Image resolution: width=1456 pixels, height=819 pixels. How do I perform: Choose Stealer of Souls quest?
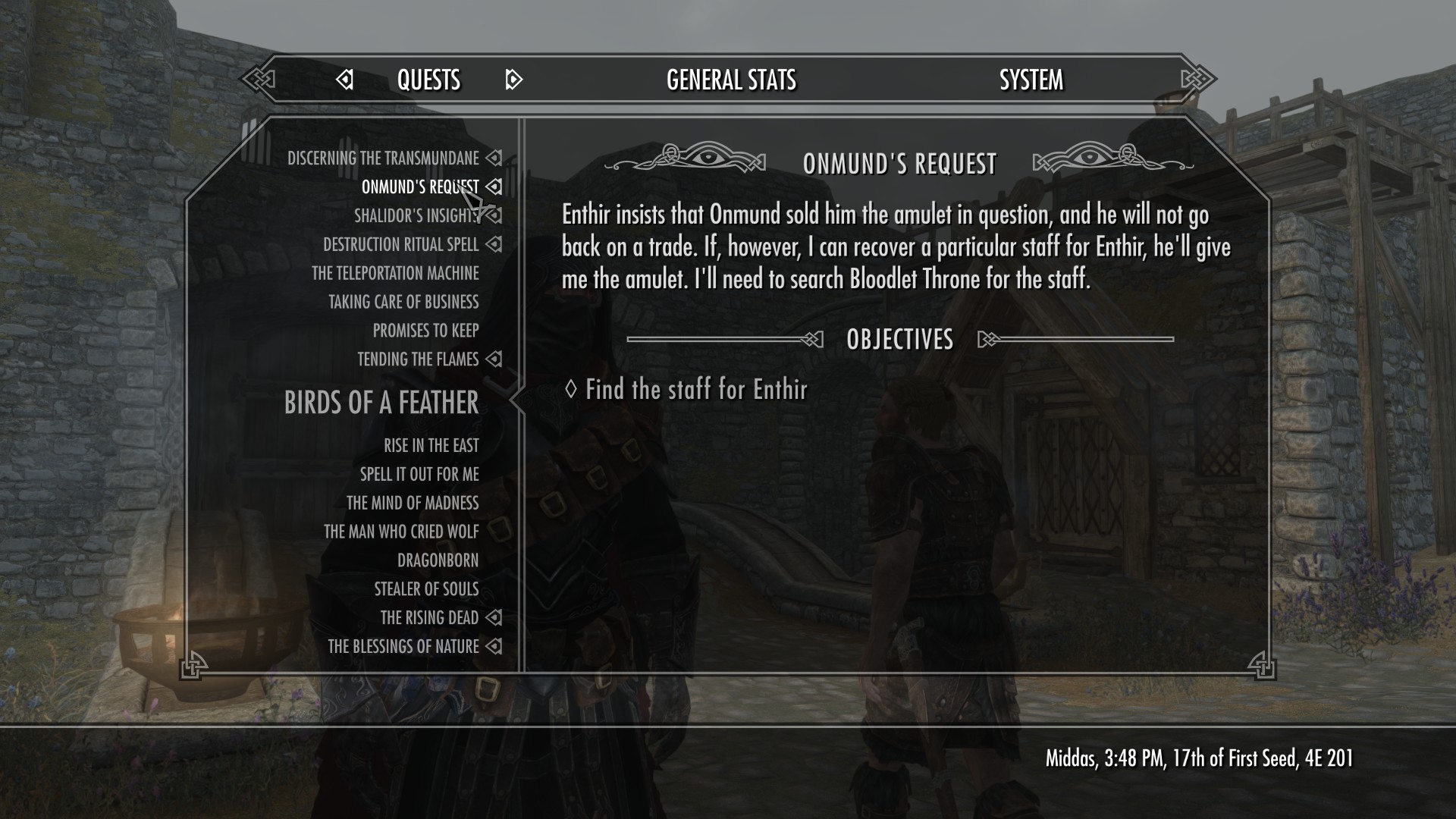coord(426,589)
